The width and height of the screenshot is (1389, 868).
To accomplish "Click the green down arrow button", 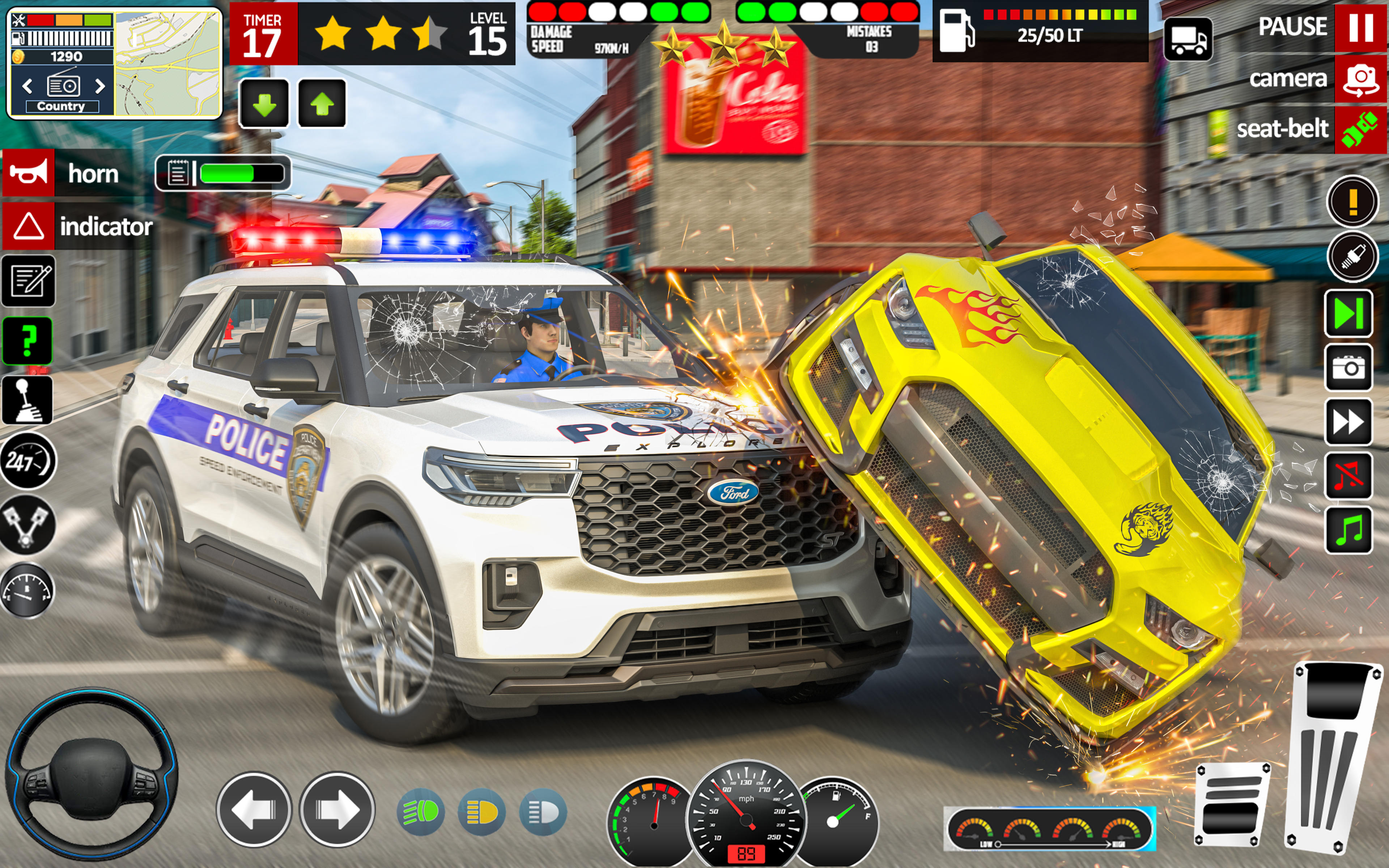I will (x=264, y=104).
